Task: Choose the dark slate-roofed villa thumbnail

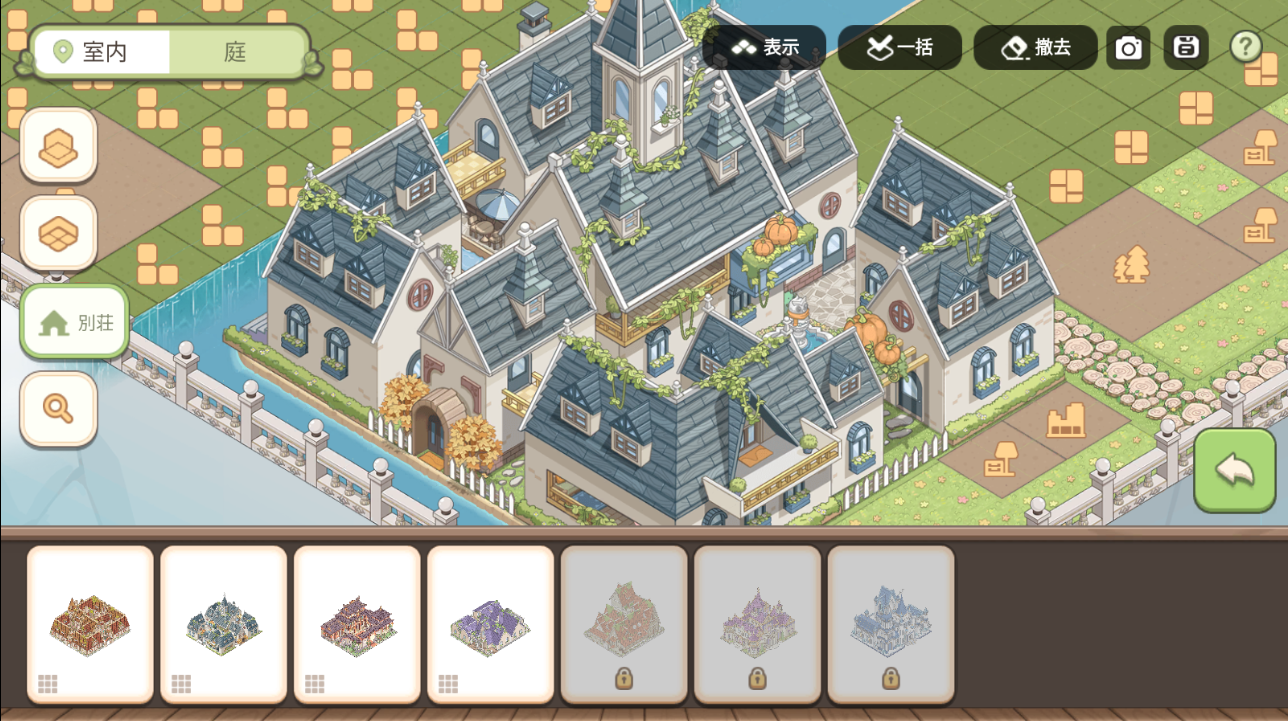Action: (x=224, y=624)
